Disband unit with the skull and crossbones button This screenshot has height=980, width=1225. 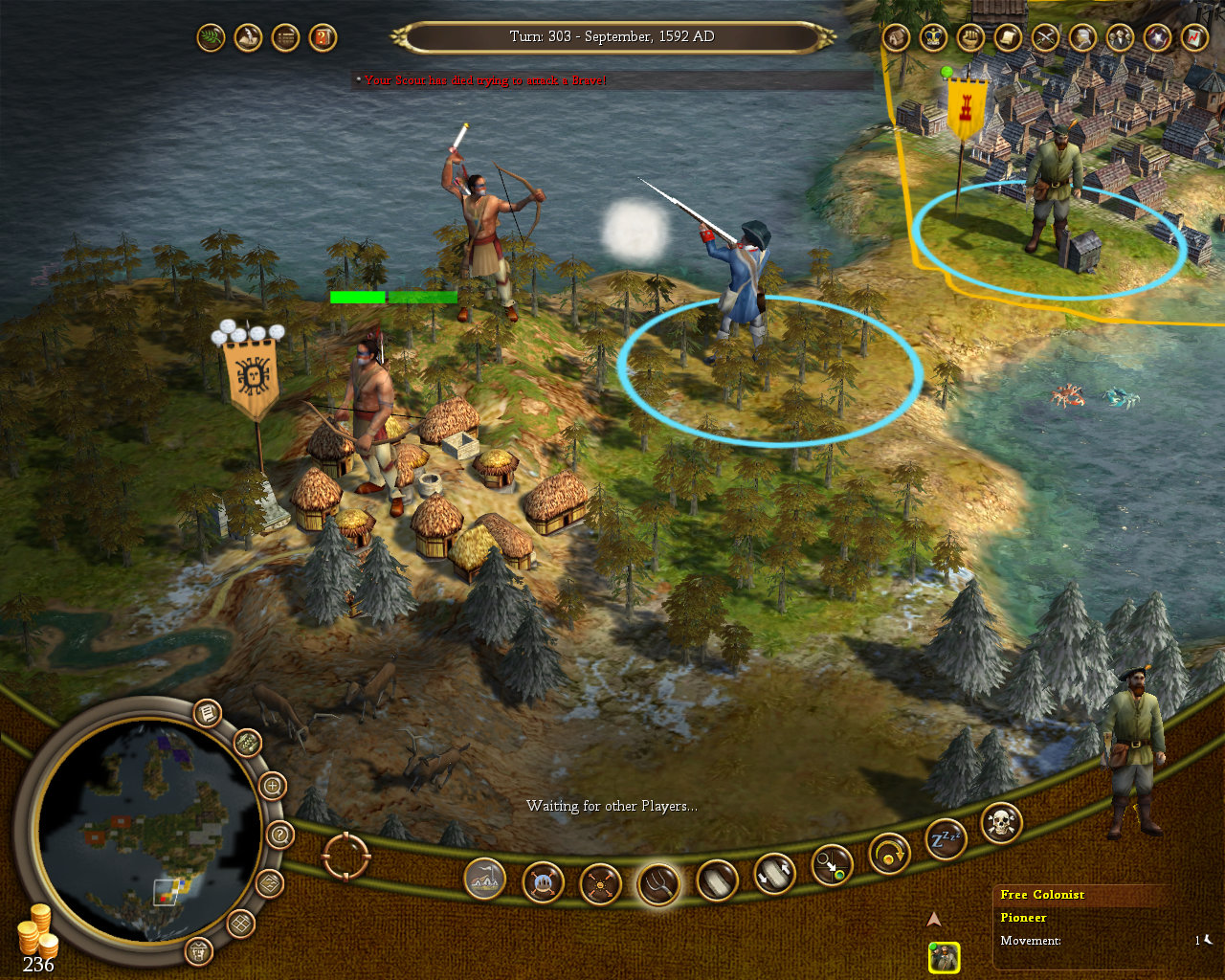coord(1002,823)
